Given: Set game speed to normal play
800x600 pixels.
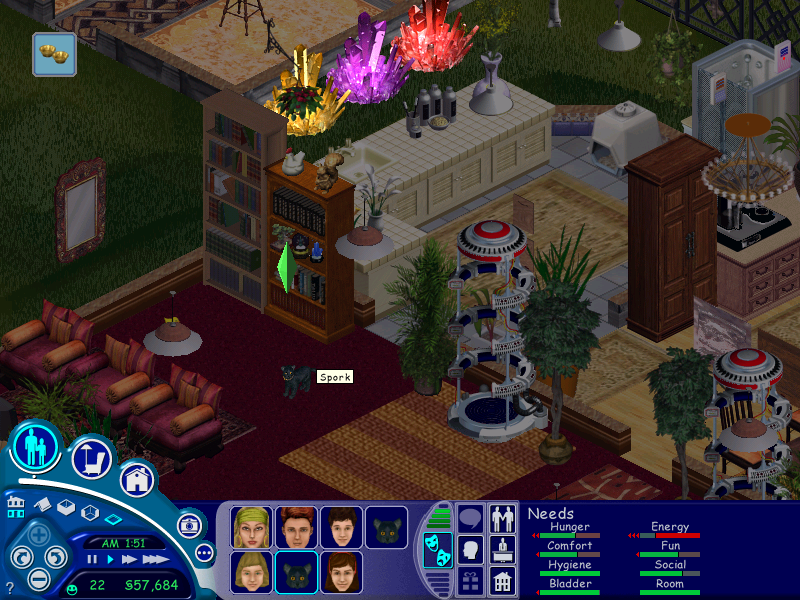Looking at the screenshot, I should (x=109, y=560).
